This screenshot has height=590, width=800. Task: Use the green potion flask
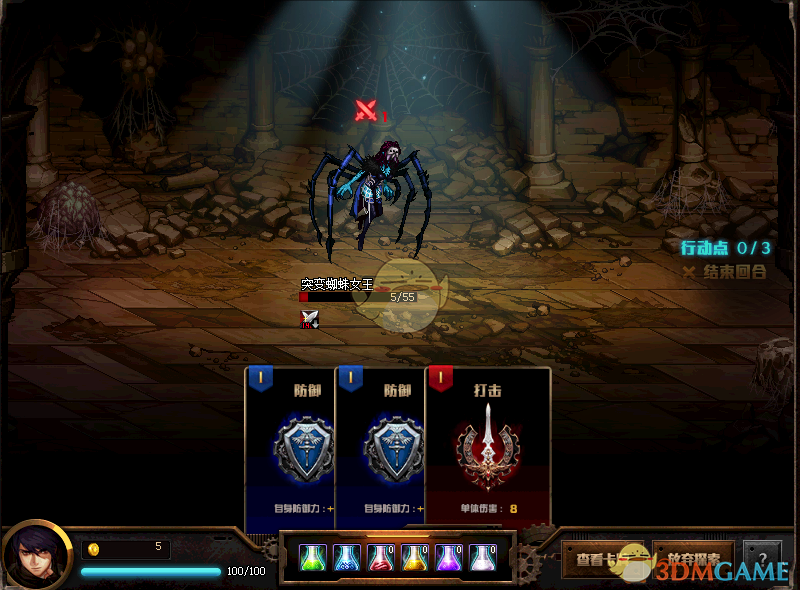click(313, 557)
